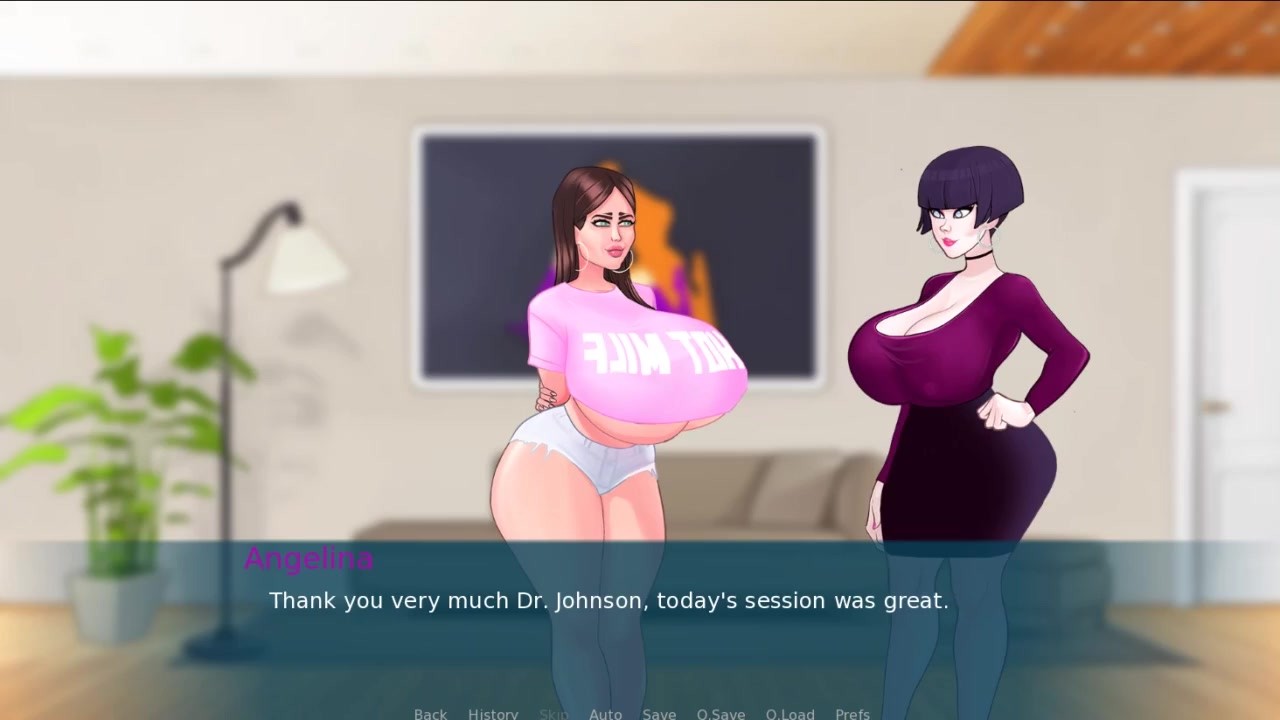Go Back to the previous dialogue line

coord(430,713)
